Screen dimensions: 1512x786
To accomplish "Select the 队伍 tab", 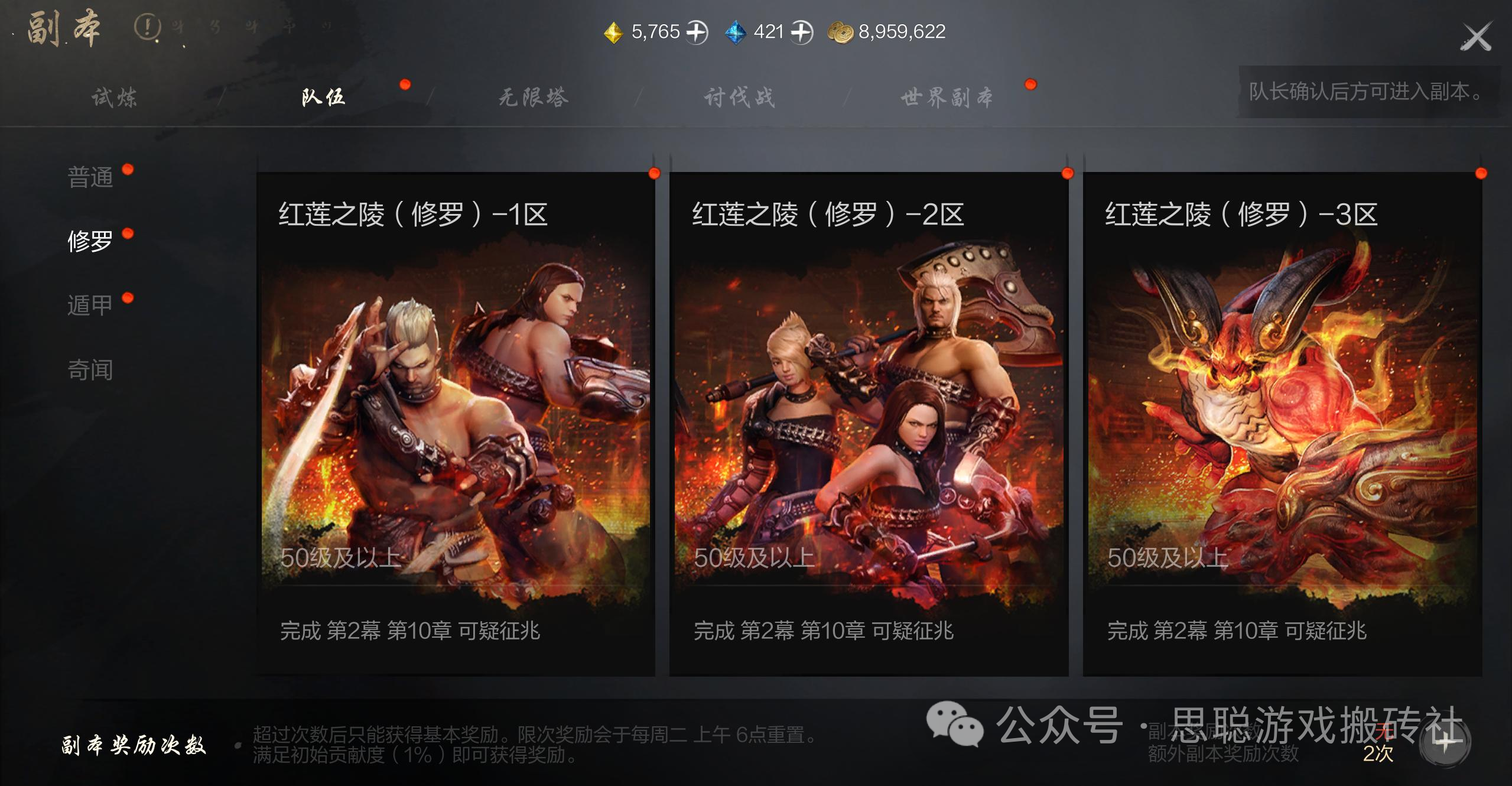I will [323, 98].
